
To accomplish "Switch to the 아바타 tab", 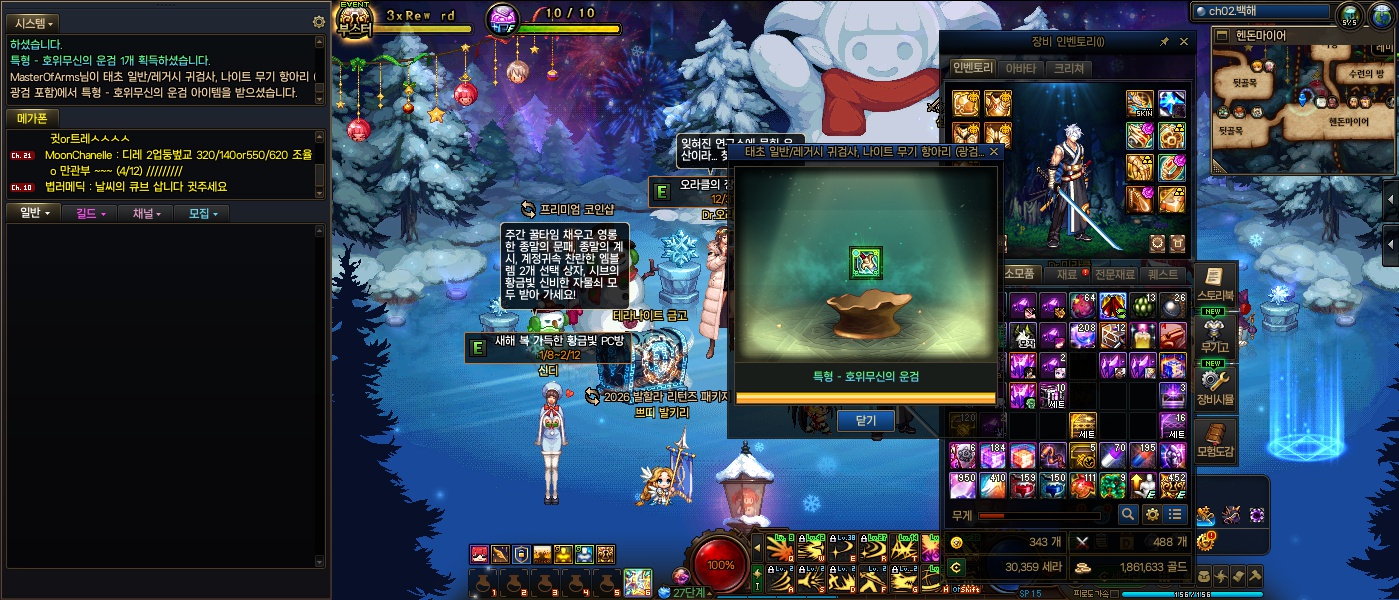I will click(x=1020, y=69).
